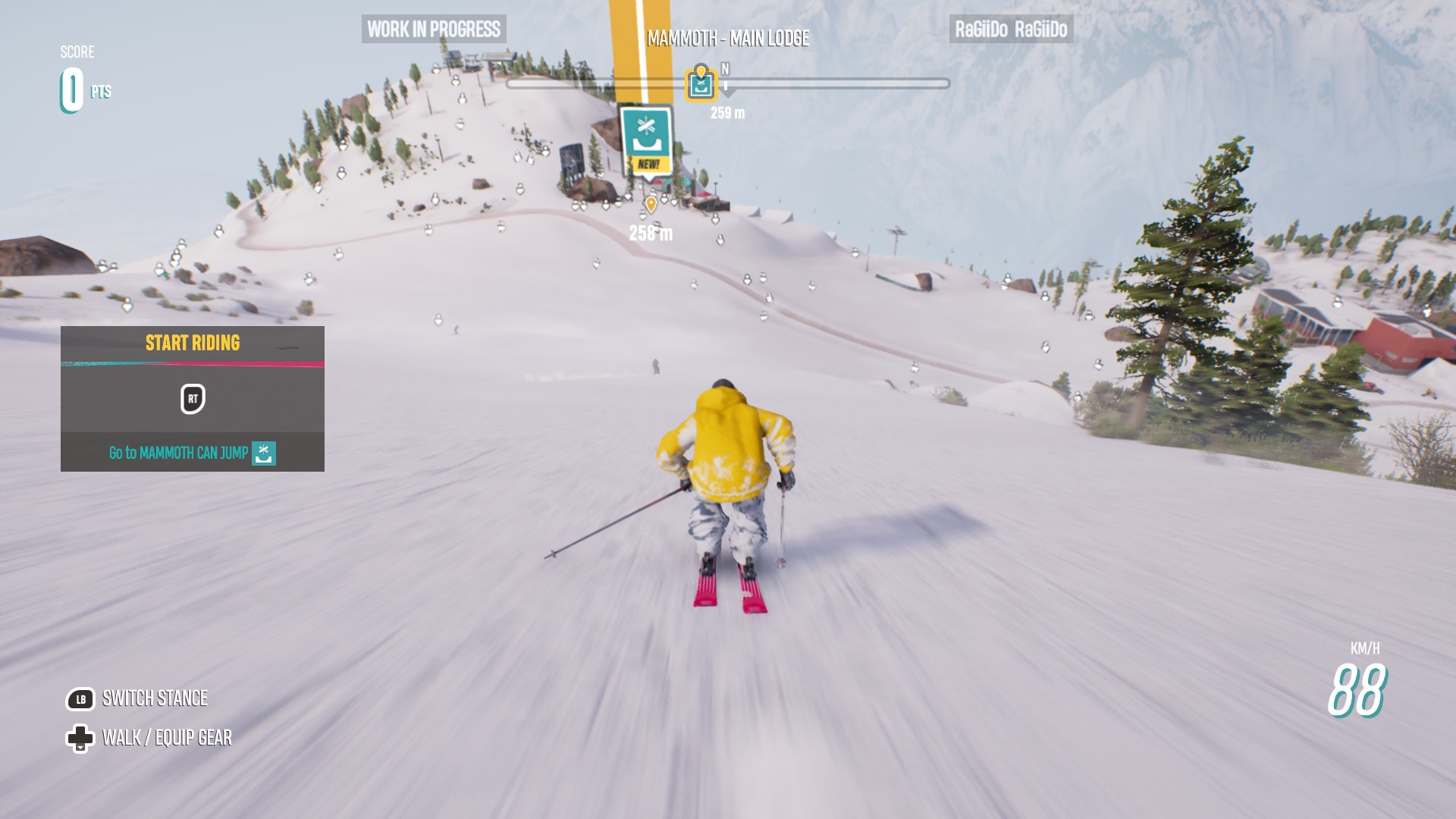Click the compass bar at the top
Image resolution: width=1456 pixels, height=819 pixels.
(x=834, y=83)
